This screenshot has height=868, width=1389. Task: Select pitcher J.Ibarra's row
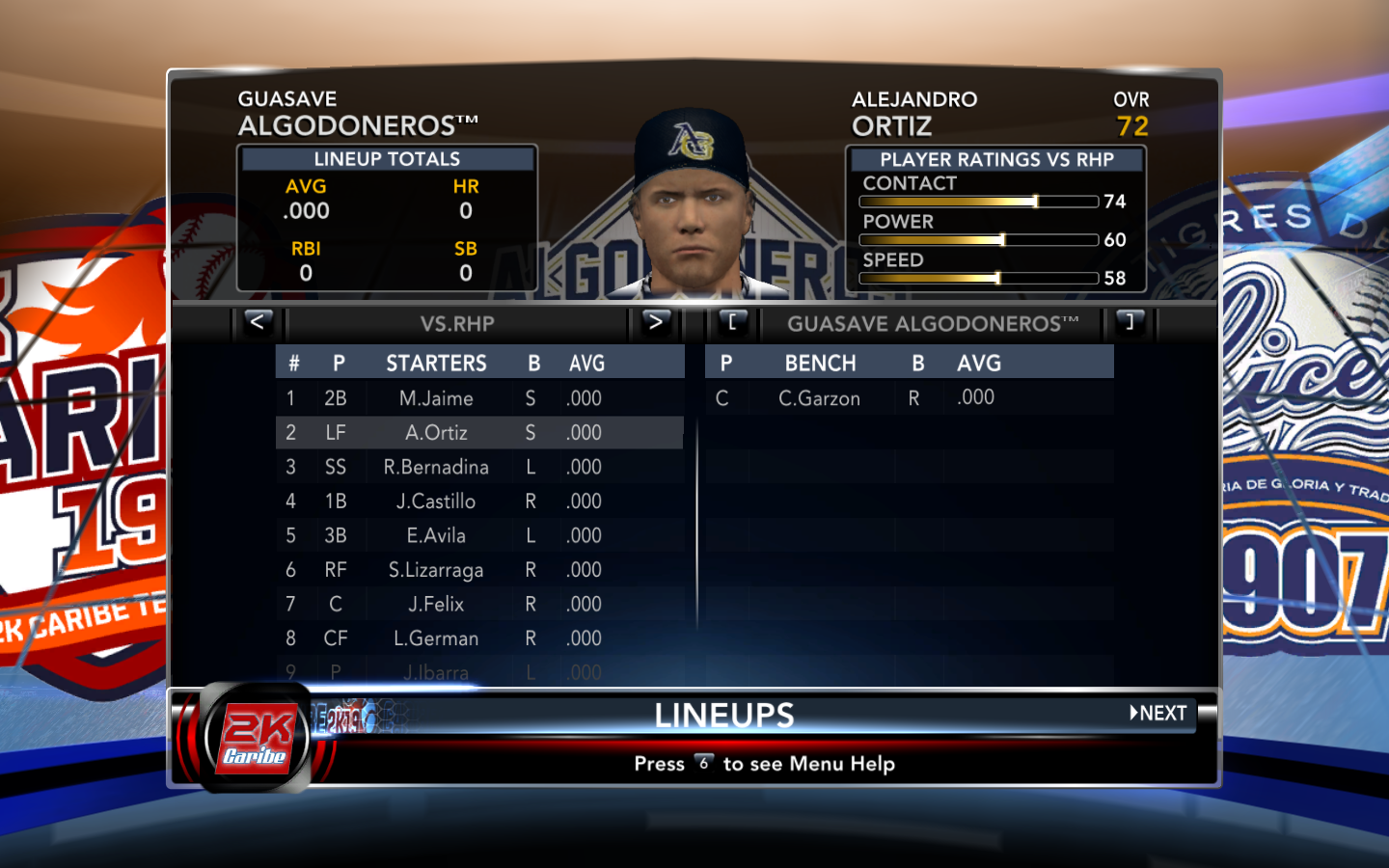pos(436,672)
